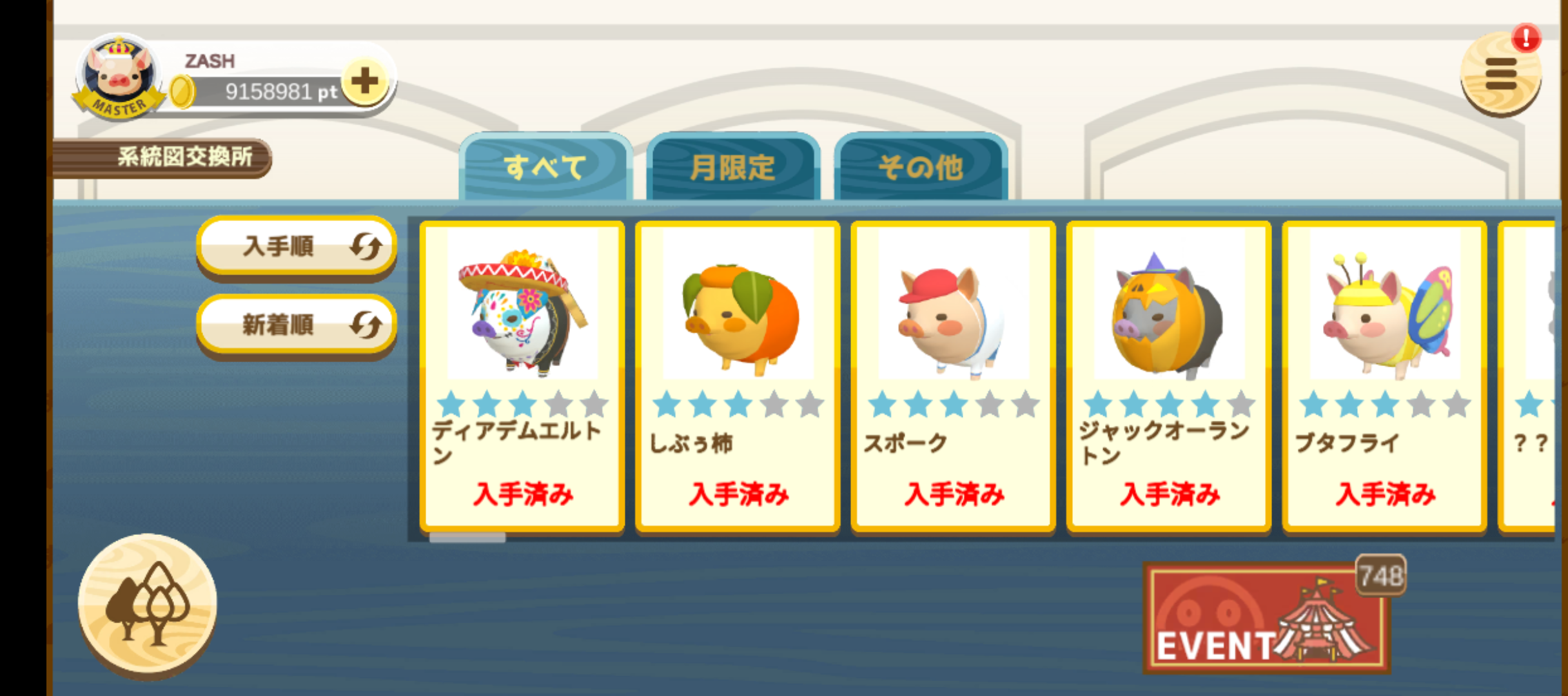Choose the ジャックオーラントン pumpkin pig card
Image resolution: width=1568 pixels, height=696 pixels.
pos(1169,376)
